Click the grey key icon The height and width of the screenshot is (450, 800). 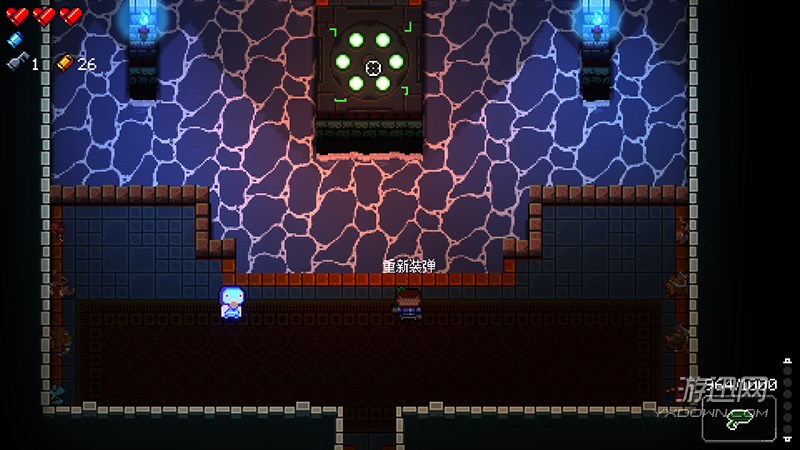[15, 63]
